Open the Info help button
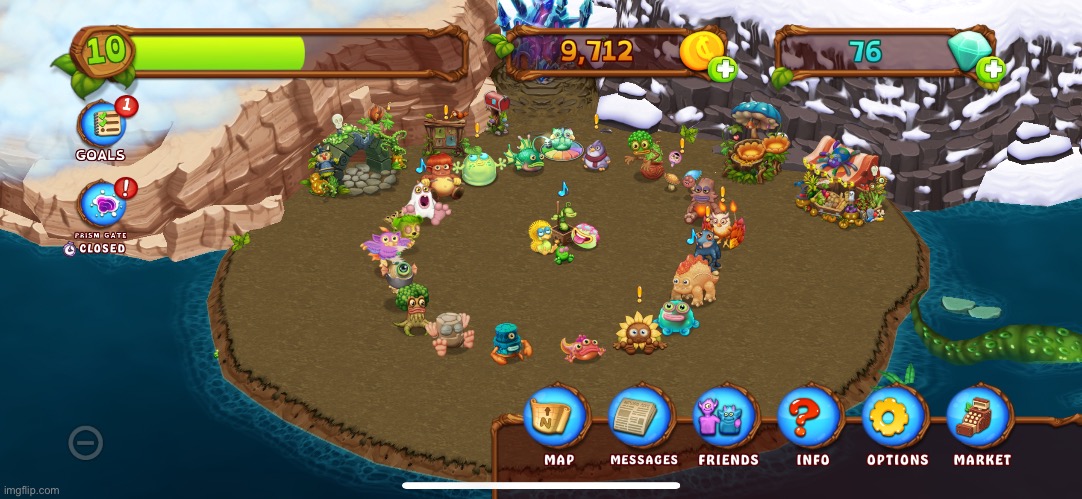 tap(812, 419)
